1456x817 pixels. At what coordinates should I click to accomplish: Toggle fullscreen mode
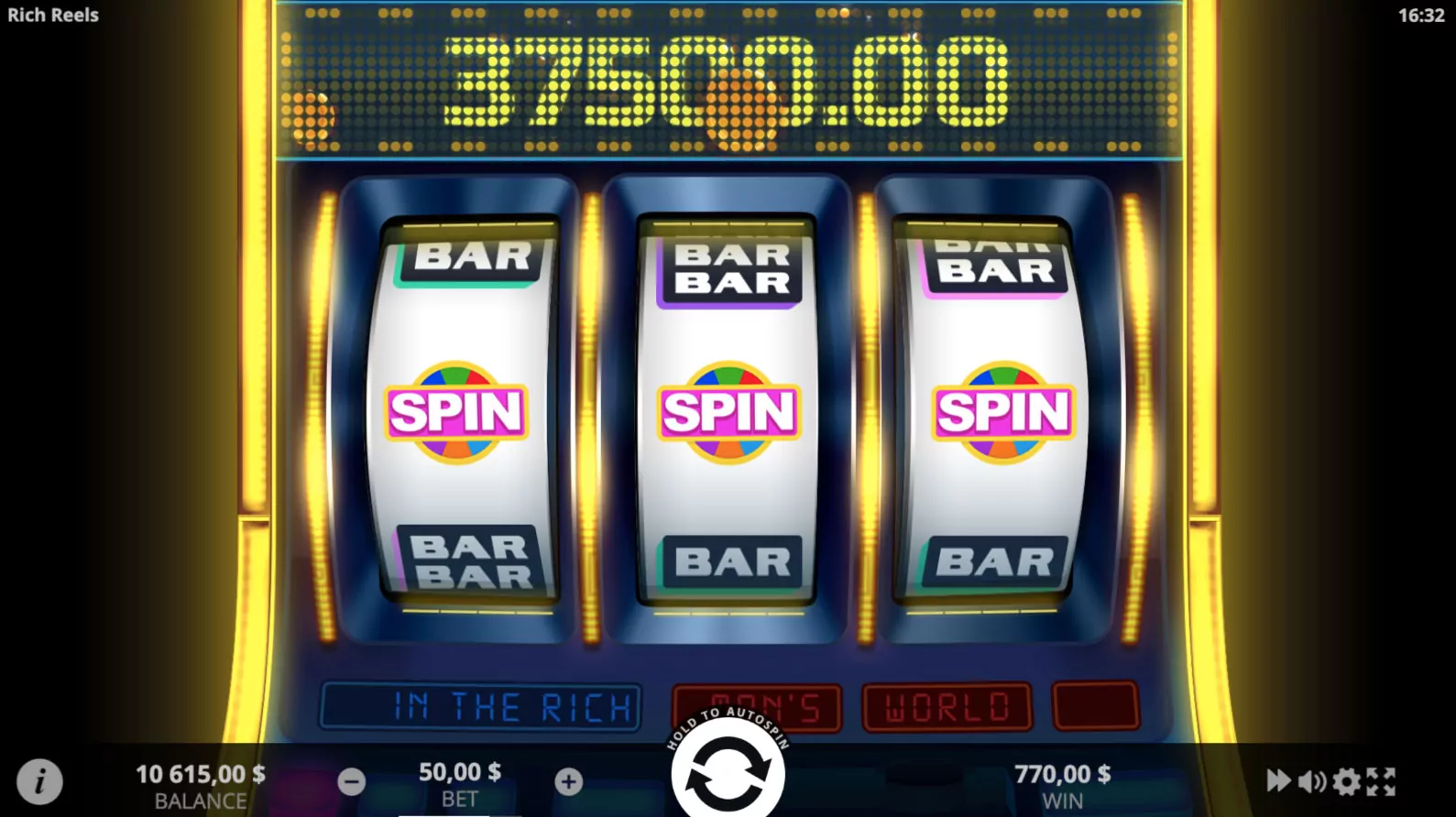(x=1380, y=780)
